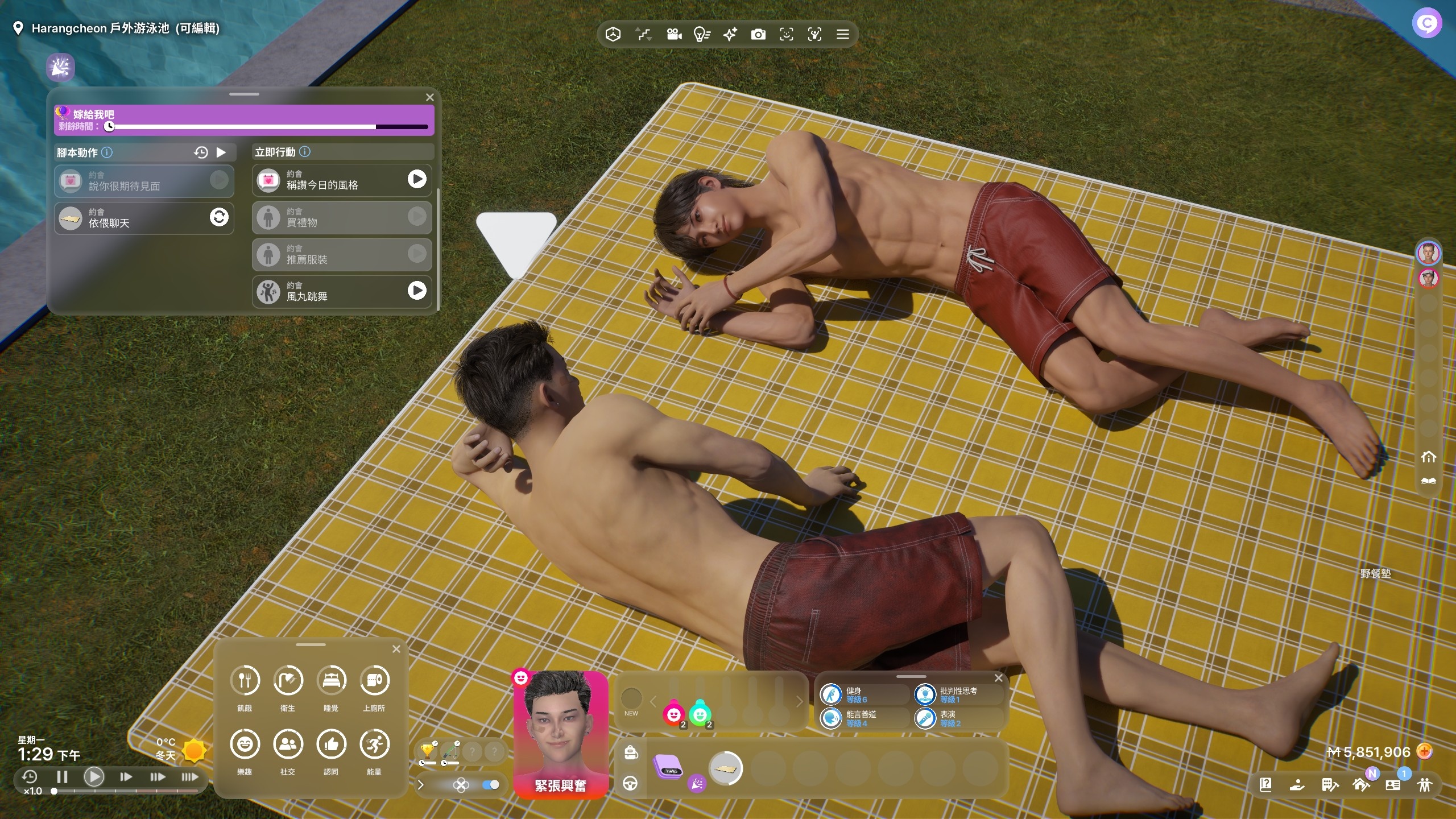1456x819 pixels.
Task: Select the 飢餓 hunger need icon
Action: 245,681
